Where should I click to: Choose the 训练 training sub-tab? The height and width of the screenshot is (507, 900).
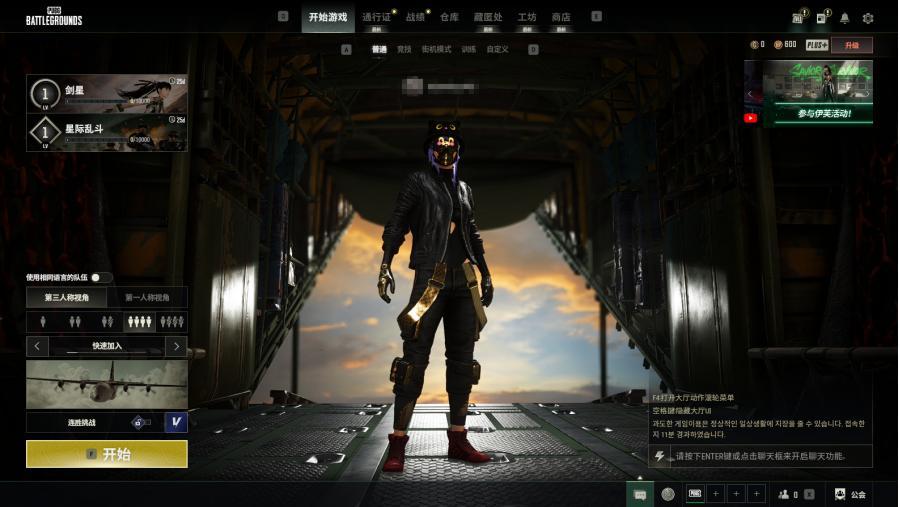coord(469,49)
